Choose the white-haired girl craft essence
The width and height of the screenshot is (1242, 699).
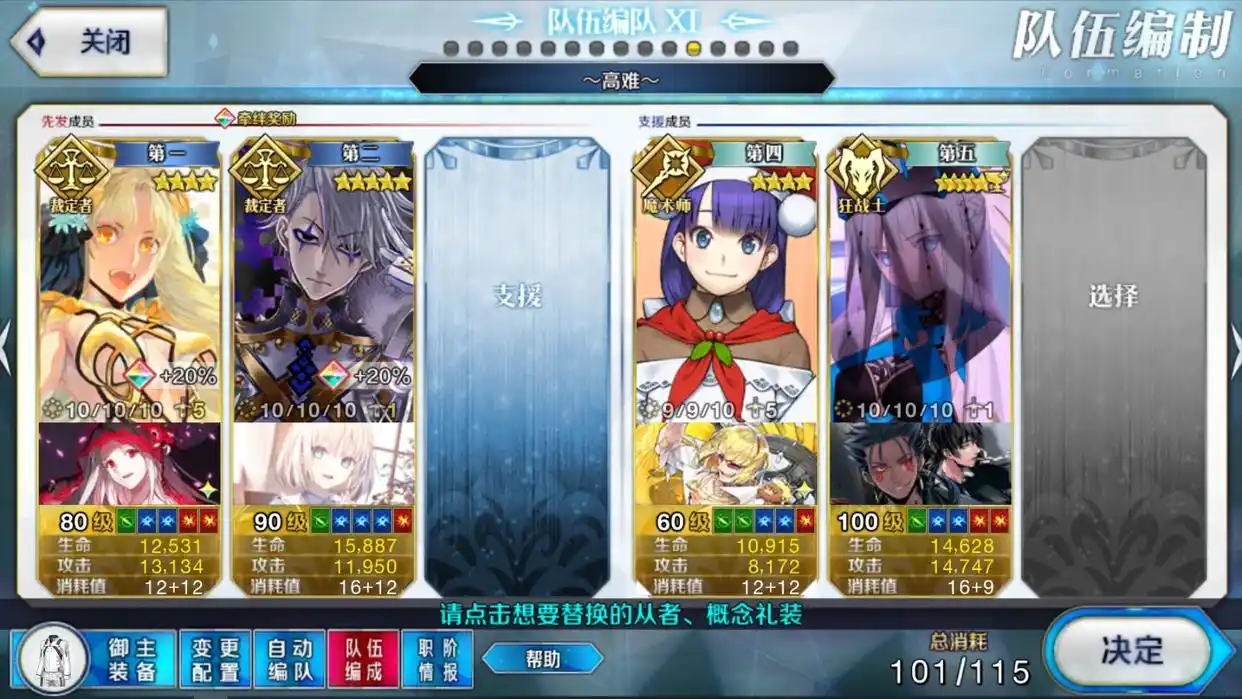pos(322,464)
